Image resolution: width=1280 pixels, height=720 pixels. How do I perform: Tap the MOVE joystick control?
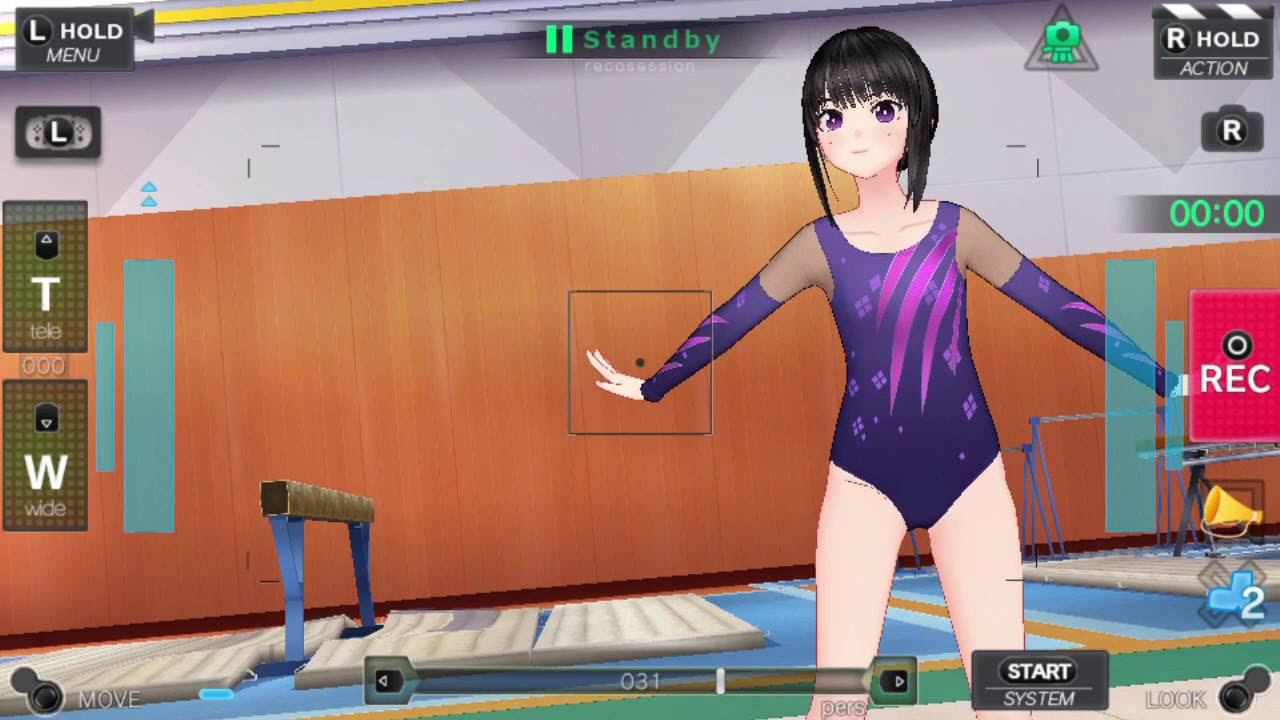click(42, 693)
